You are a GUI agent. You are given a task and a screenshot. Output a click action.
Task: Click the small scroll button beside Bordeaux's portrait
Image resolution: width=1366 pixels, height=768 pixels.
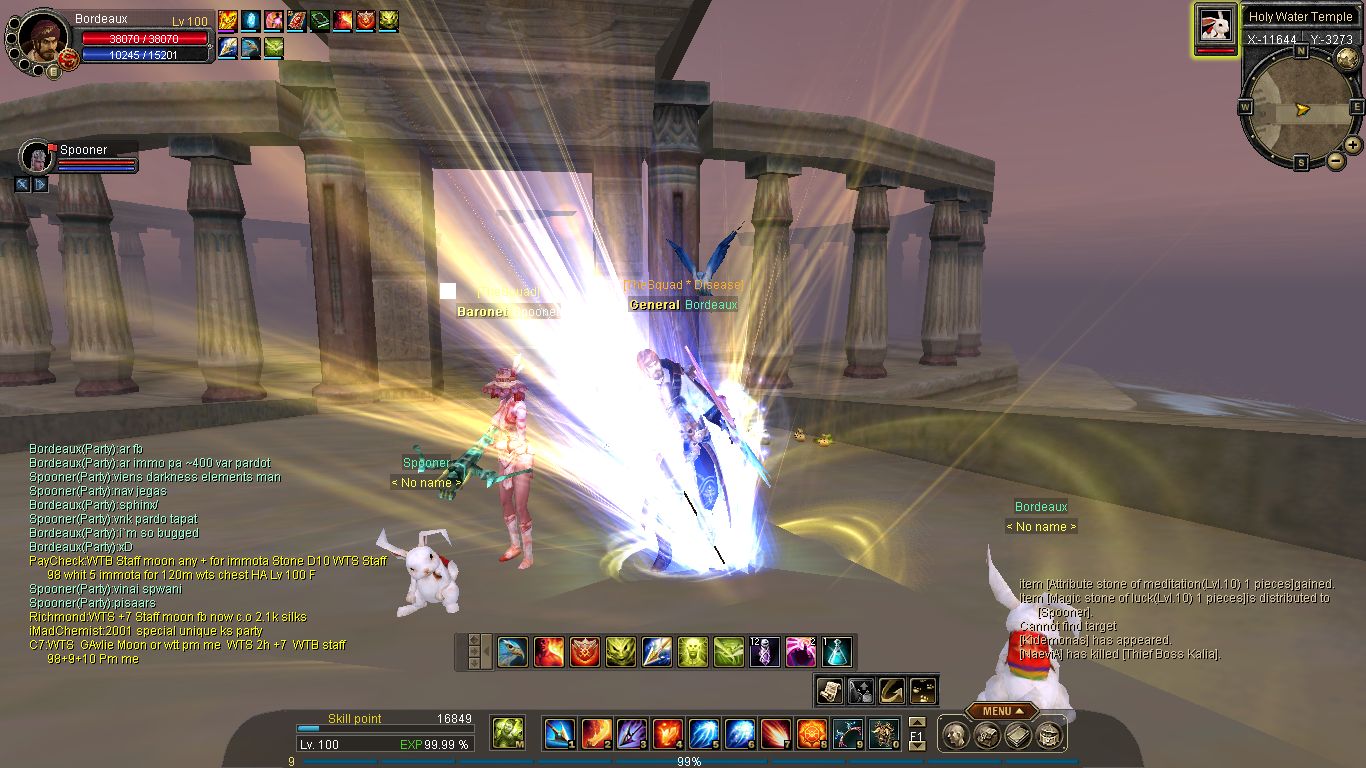click(x=54, y=70)
